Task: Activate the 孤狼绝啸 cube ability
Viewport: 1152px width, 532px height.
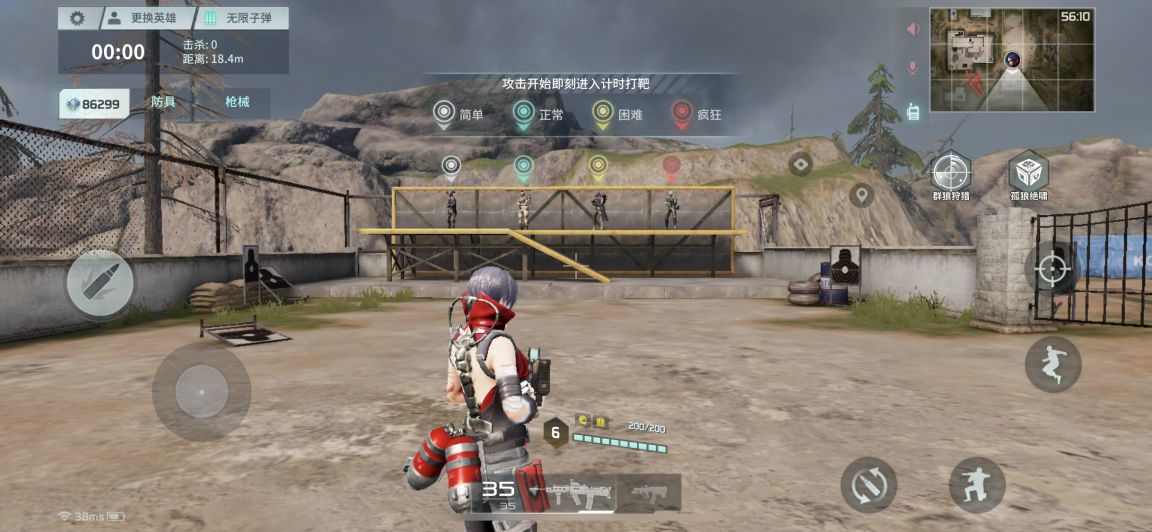Action: (x=1028, y=173)
